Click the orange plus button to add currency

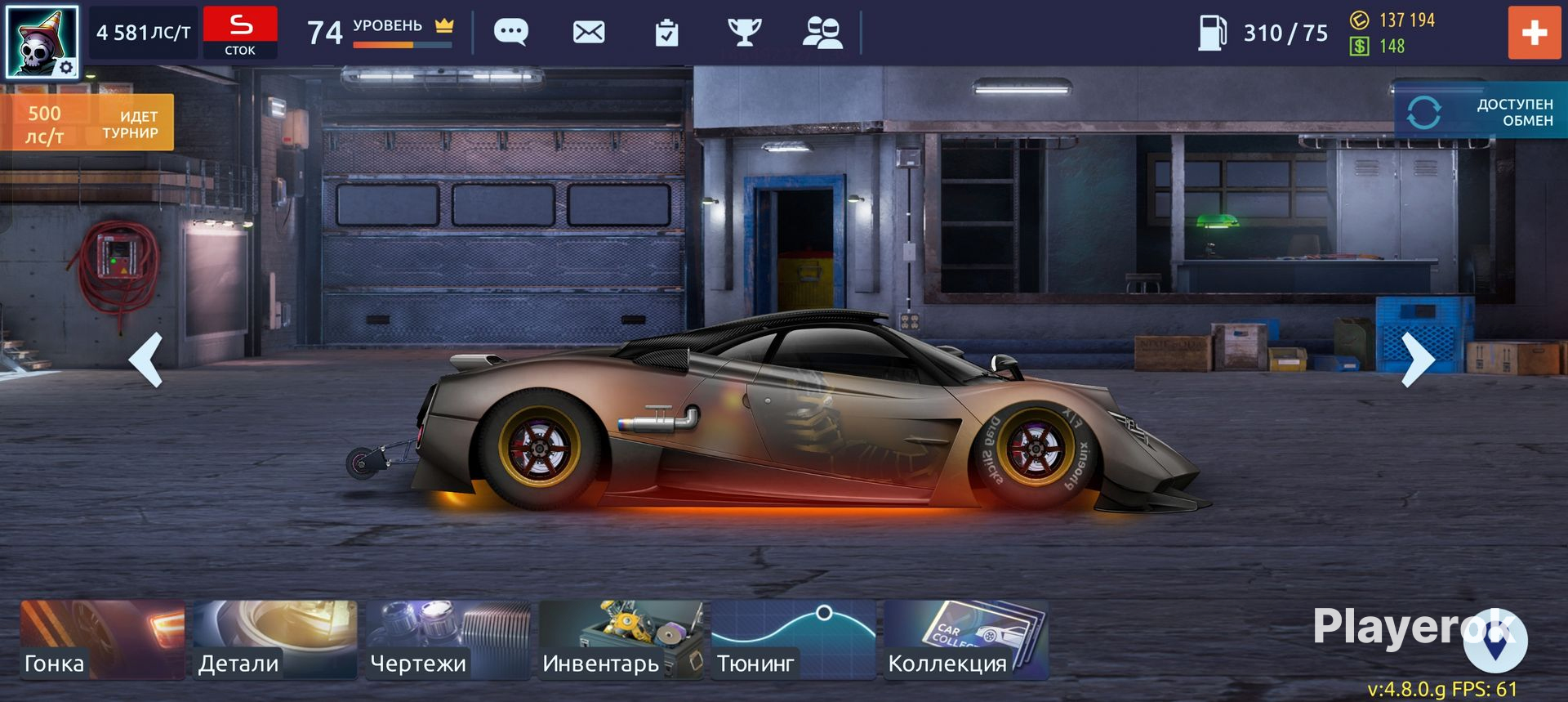coord(1534,33)
